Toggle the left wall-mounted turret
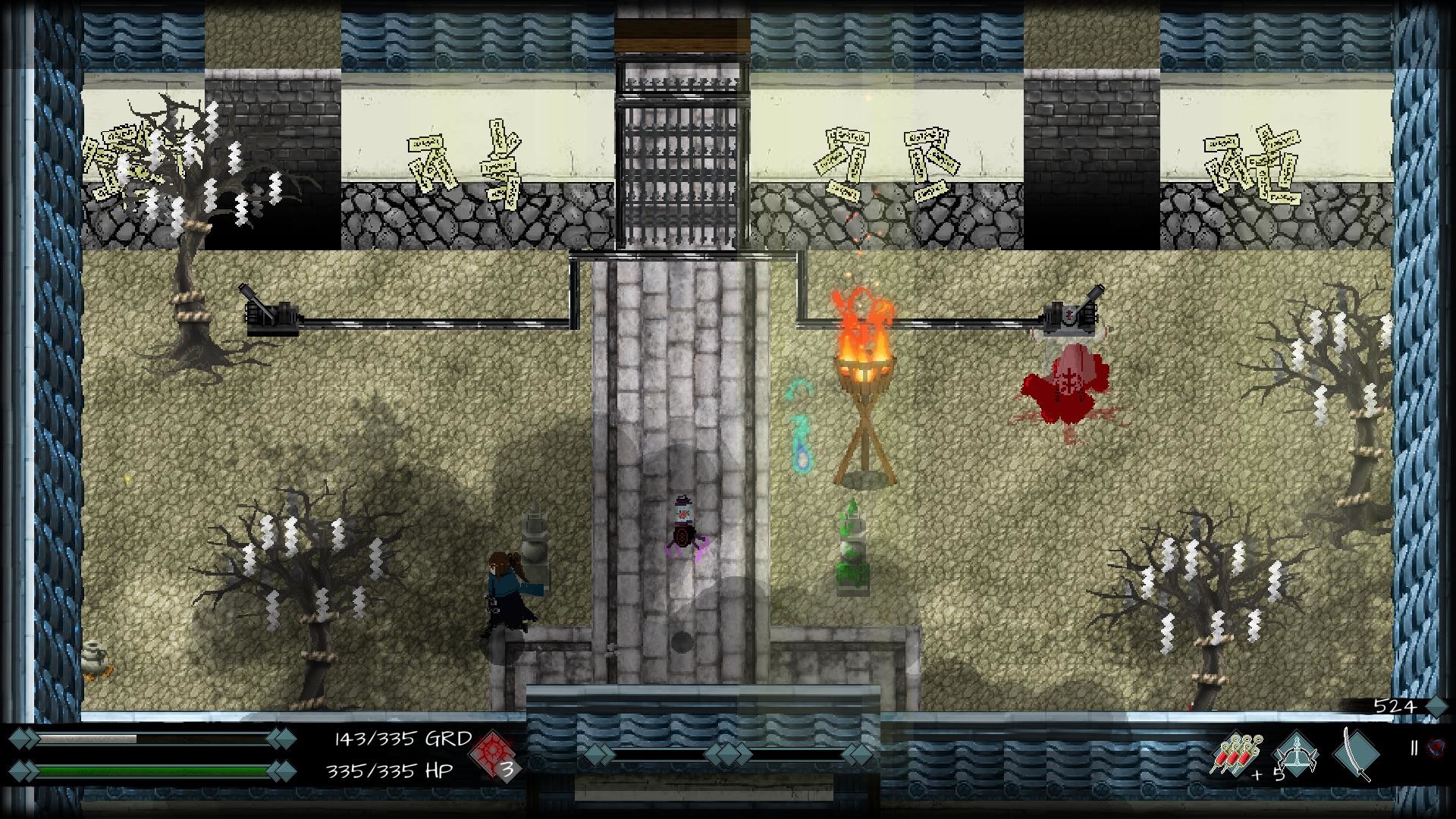Screen dimensions: 1456x819 [269, 317]
